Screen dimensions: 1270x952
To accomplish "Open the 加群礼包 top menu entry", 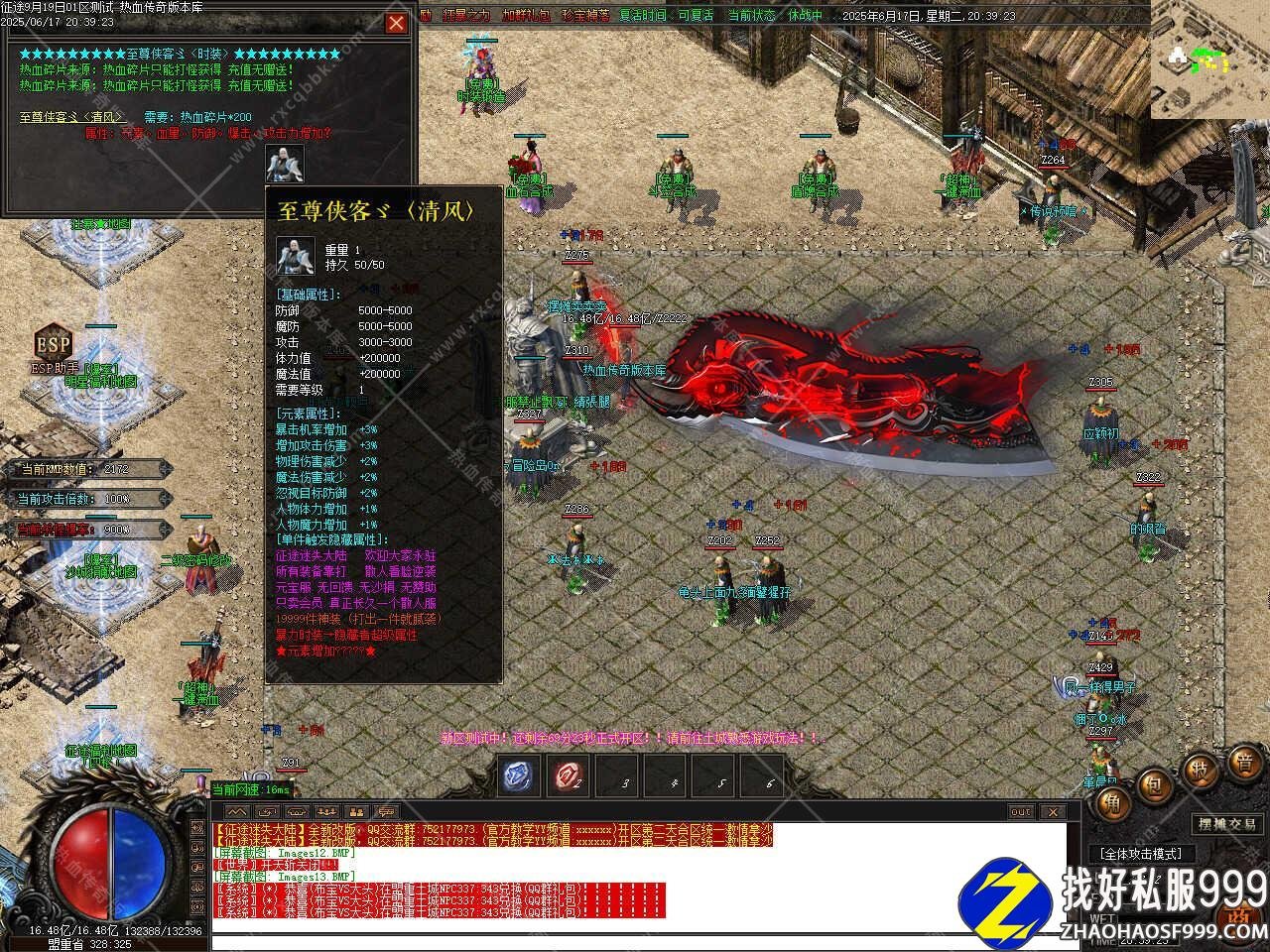I will click(525, 16).
